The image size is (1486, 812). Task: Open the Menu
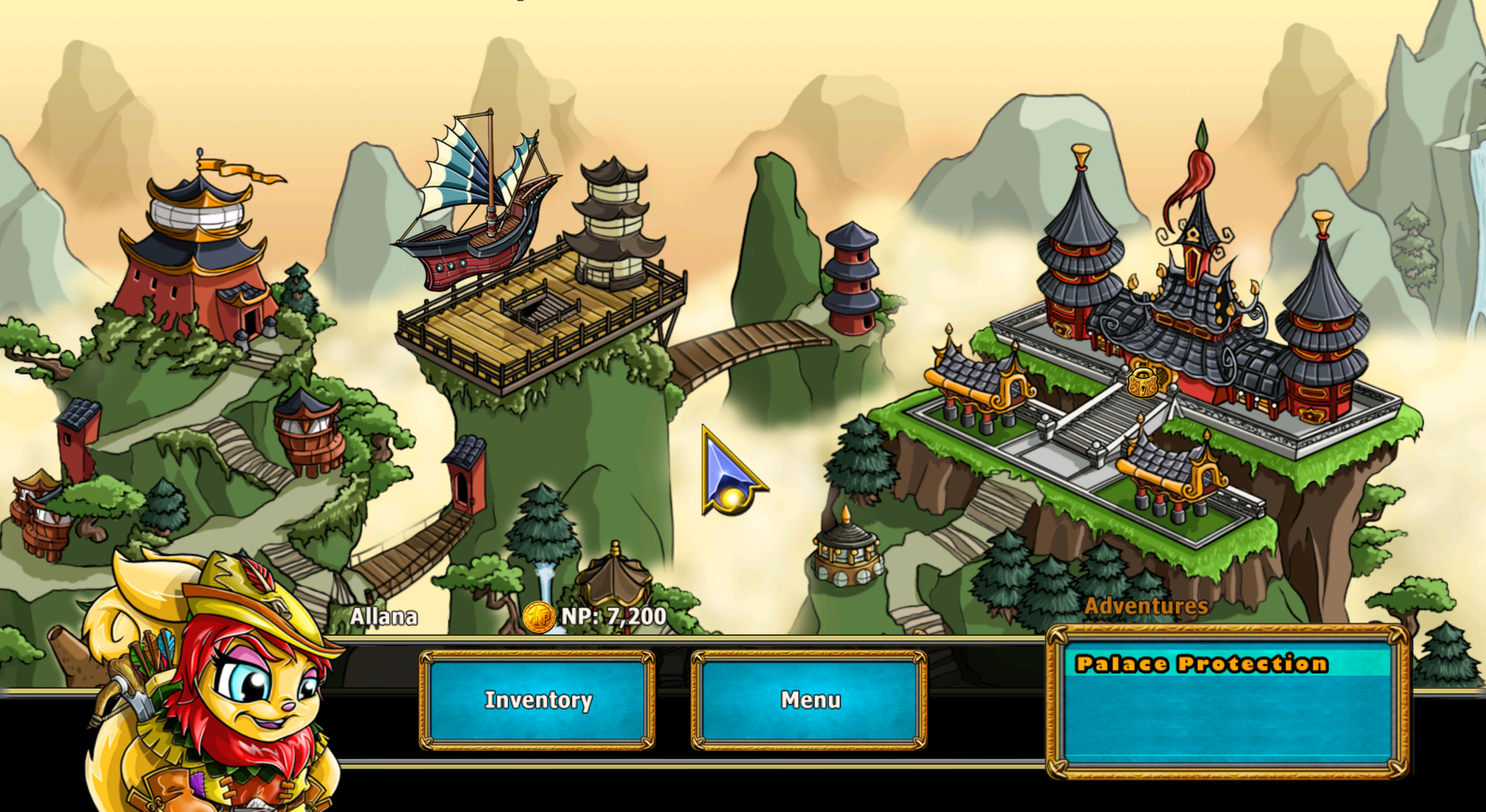[x=809, y=700]
